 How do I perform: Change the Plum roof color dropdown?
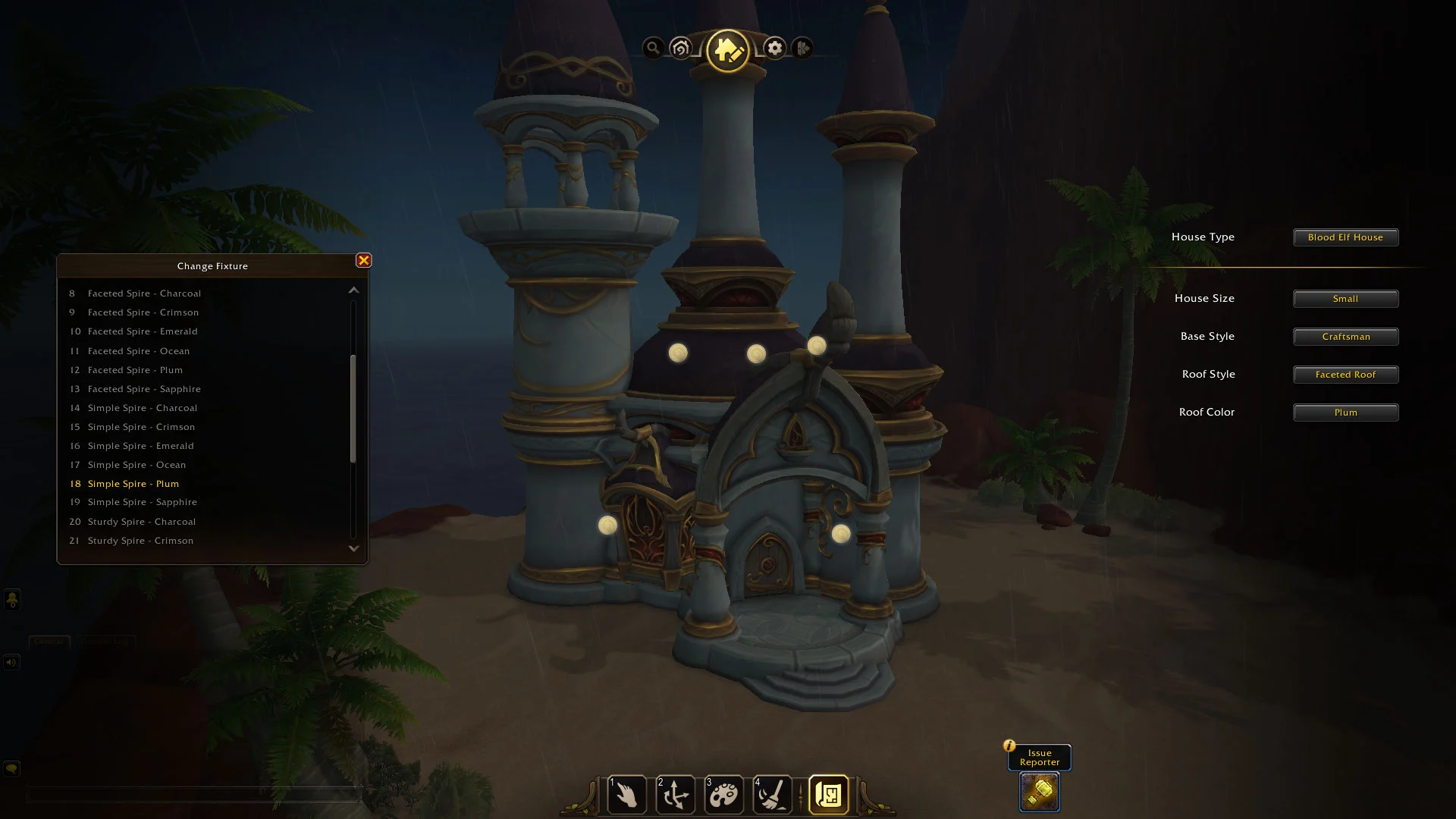pos(1345,413)
